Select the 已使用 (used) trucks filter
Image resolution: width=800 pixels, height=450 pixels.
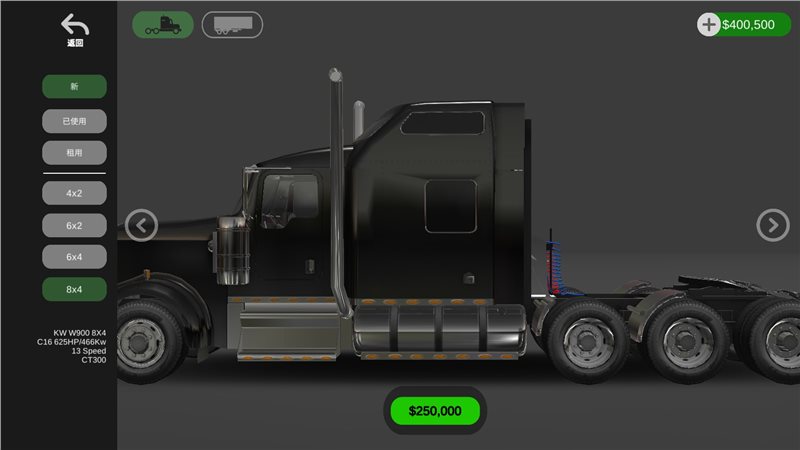74,121
